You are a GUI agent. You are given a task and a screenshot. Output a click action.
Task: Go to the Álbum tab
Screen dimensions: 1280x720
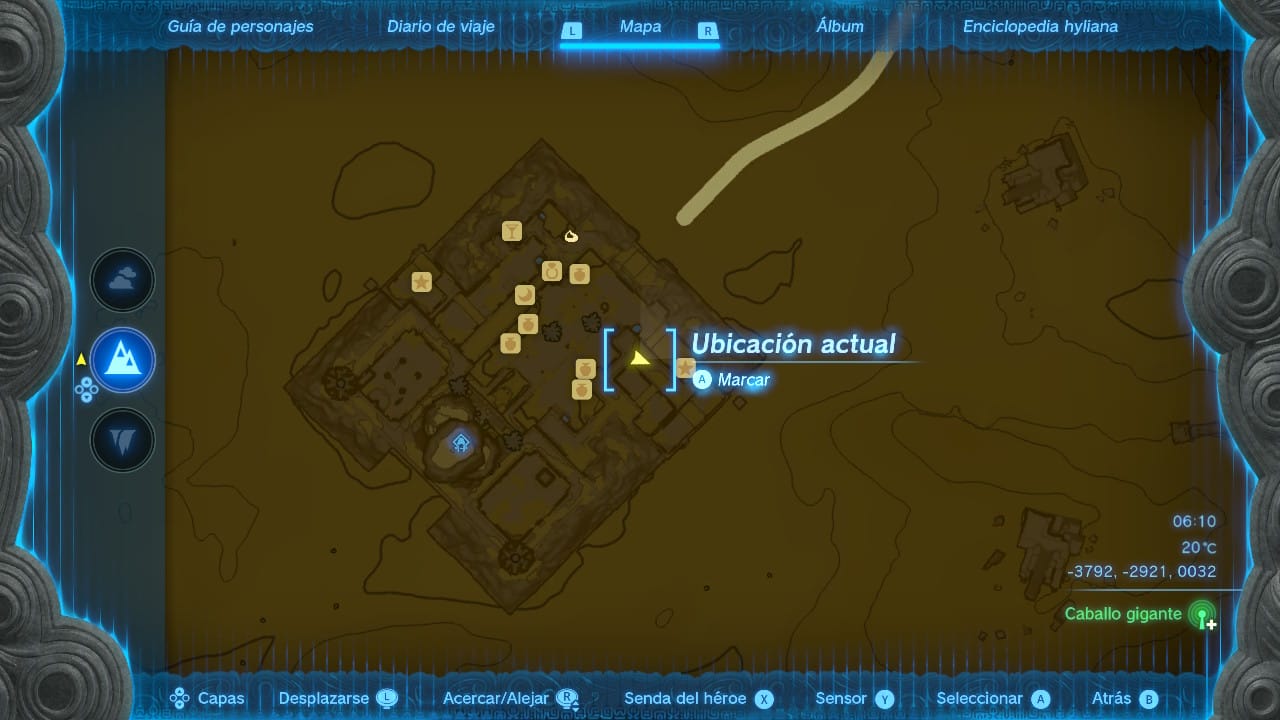(840, 27)
